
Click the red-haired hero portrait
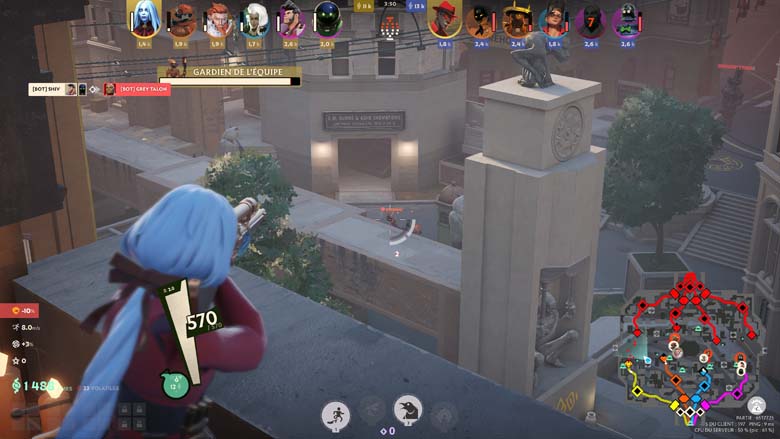click(218, 18)
